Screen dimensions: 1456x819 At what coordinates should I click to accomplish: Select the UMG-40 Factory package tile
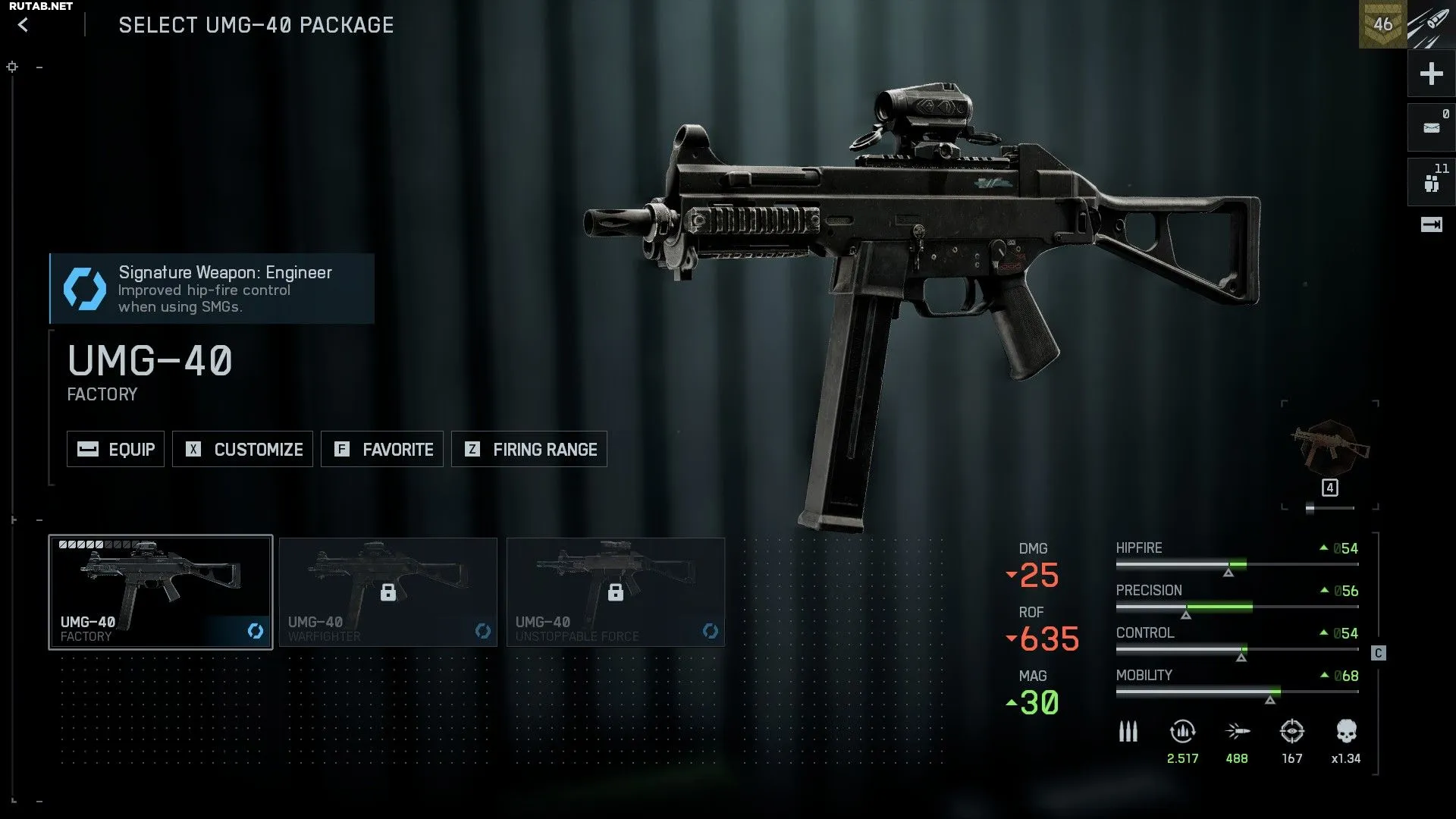tap(161, 592)
